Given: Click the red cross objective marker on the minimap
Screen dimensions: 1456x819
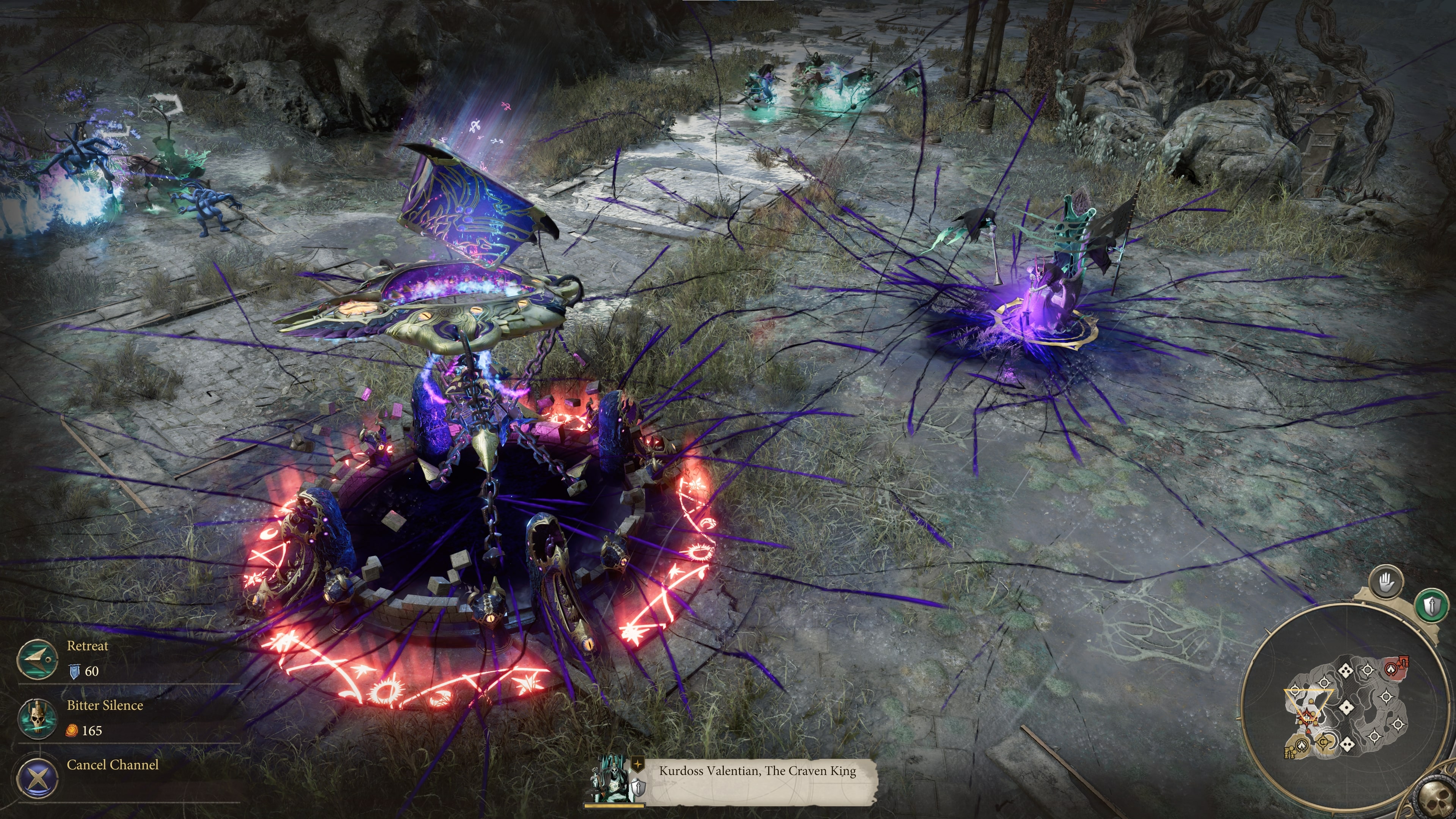Looking at the screenshot, I should click(x=1307, y=718).
